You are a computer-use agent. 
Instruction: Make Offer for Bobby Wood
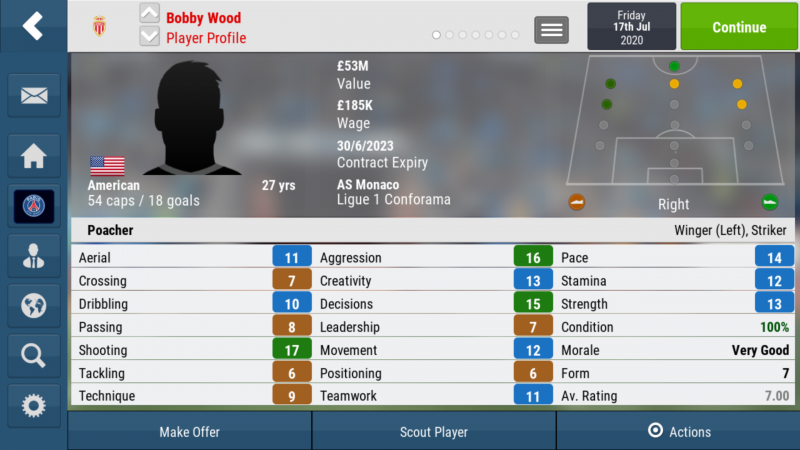click(190, 432)
